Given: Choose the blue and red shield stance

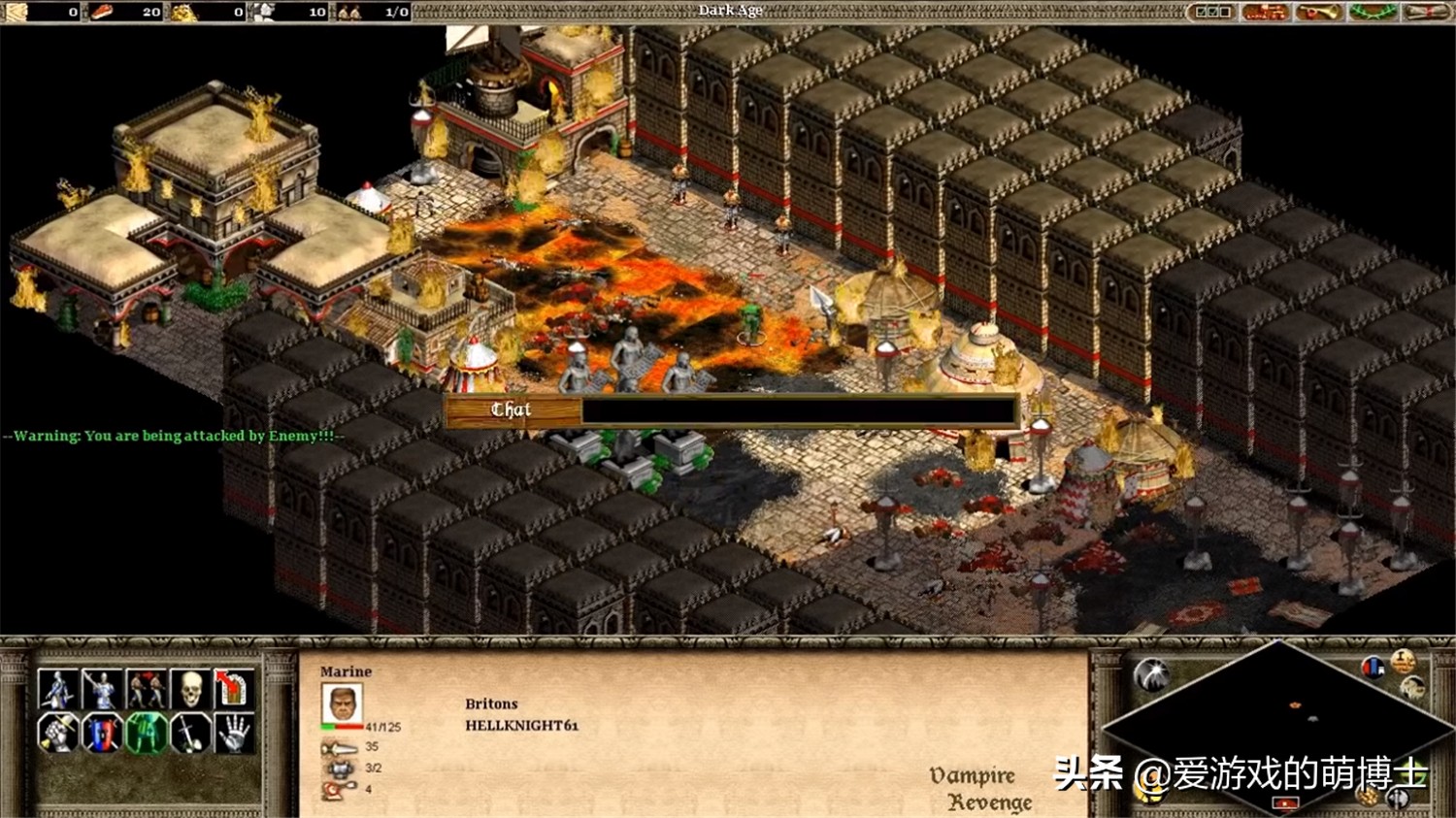Looking at the screenshot, I should [x=101, y=734].
